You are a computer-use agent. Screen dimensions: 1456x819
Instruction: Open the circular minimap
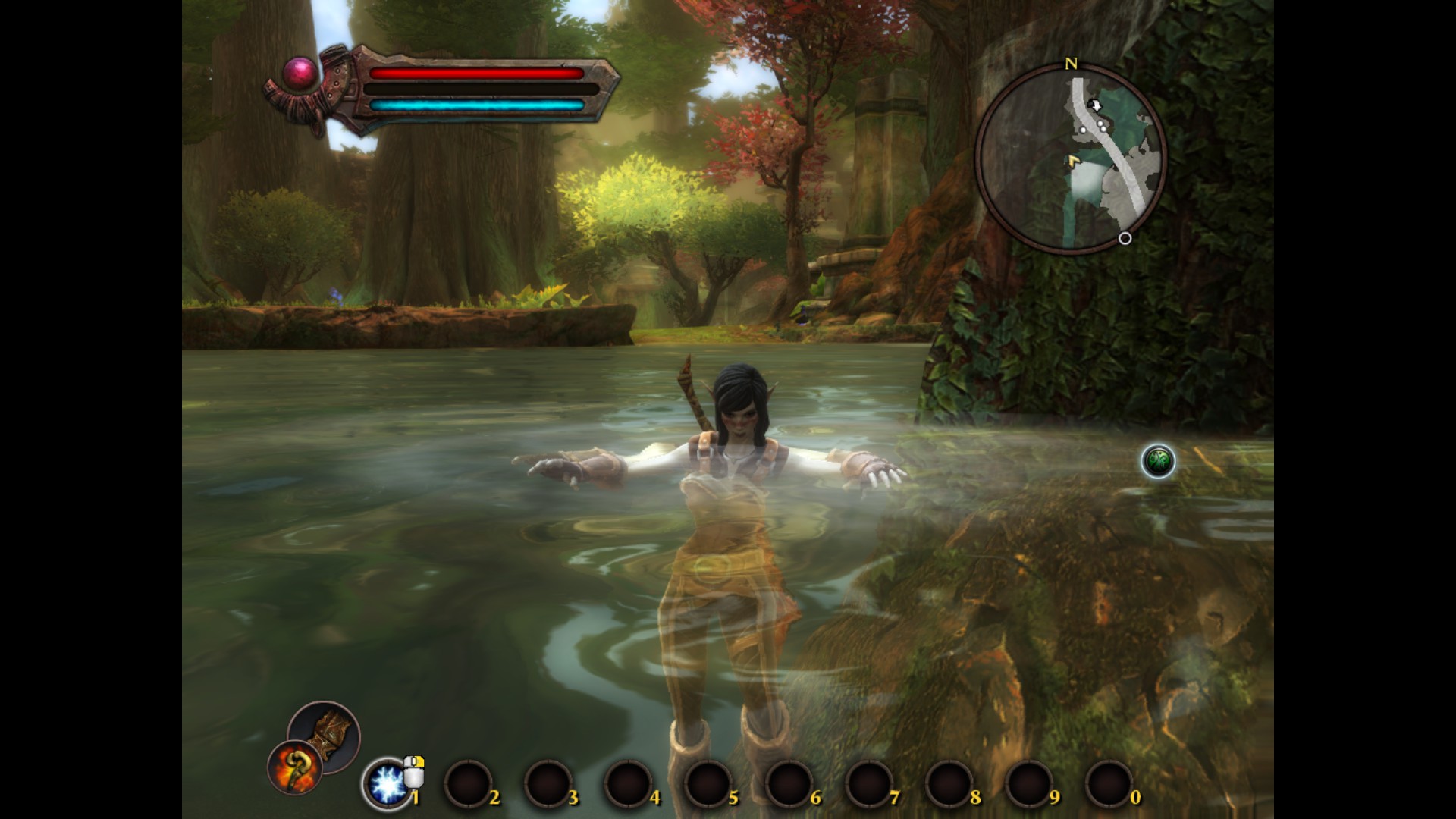tap(1070, 159)
